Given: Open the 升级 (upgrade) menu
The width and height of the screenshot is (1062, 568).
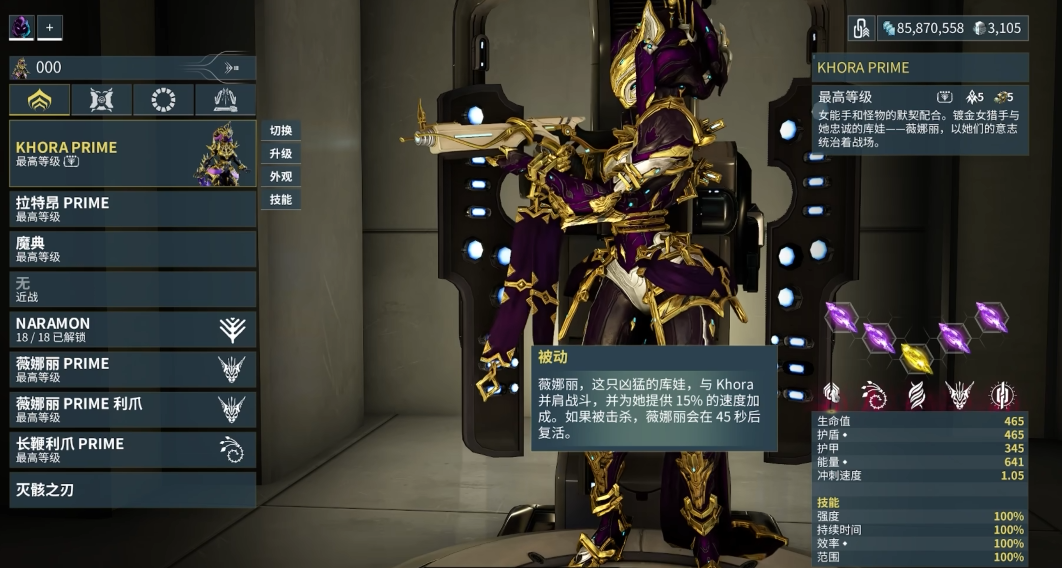Looking at the screenshot, I should pyautogui.click(x=281, y=154).
